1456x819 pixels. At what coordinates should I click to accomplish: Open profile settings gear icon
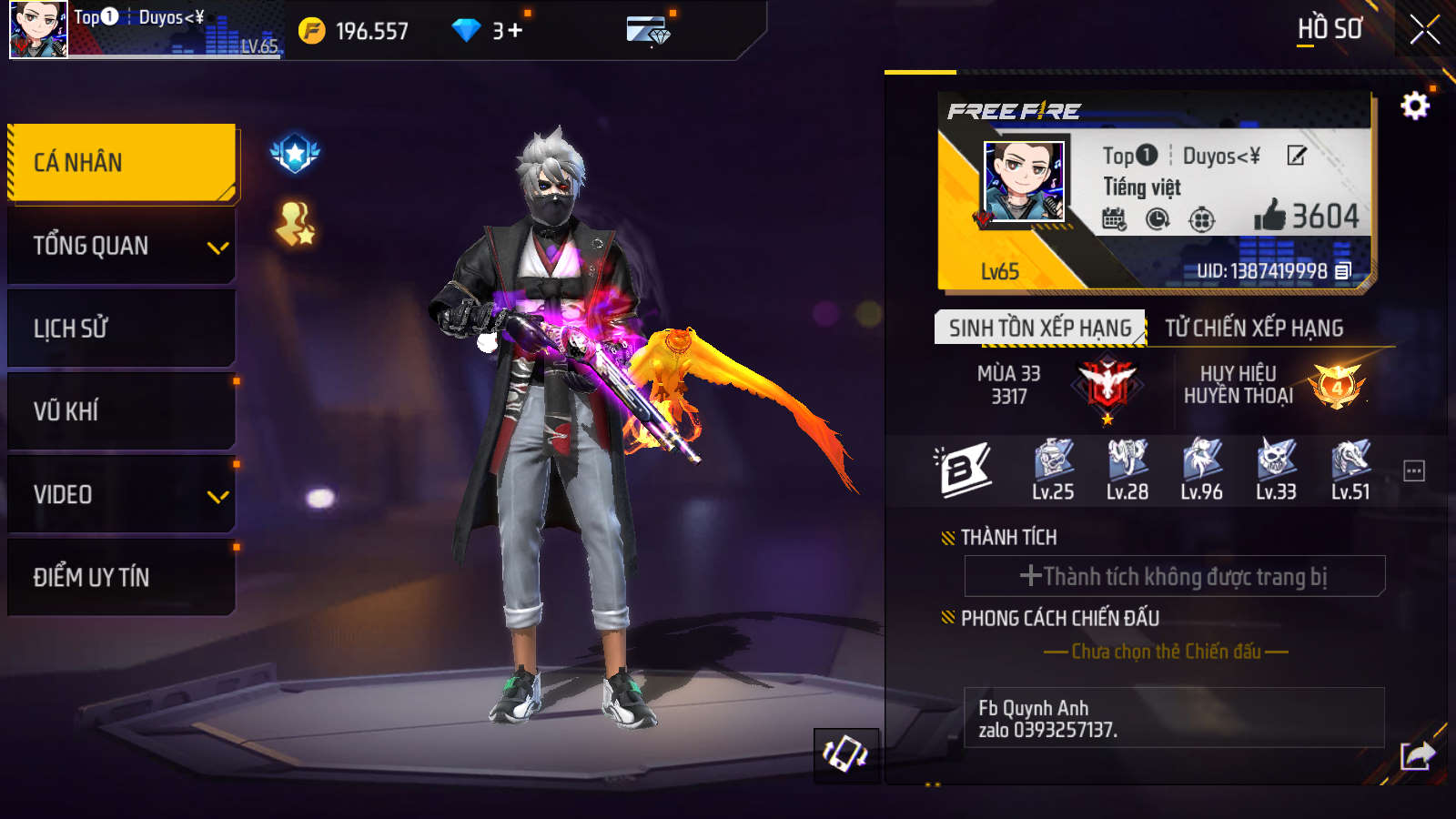(1414, 106)
